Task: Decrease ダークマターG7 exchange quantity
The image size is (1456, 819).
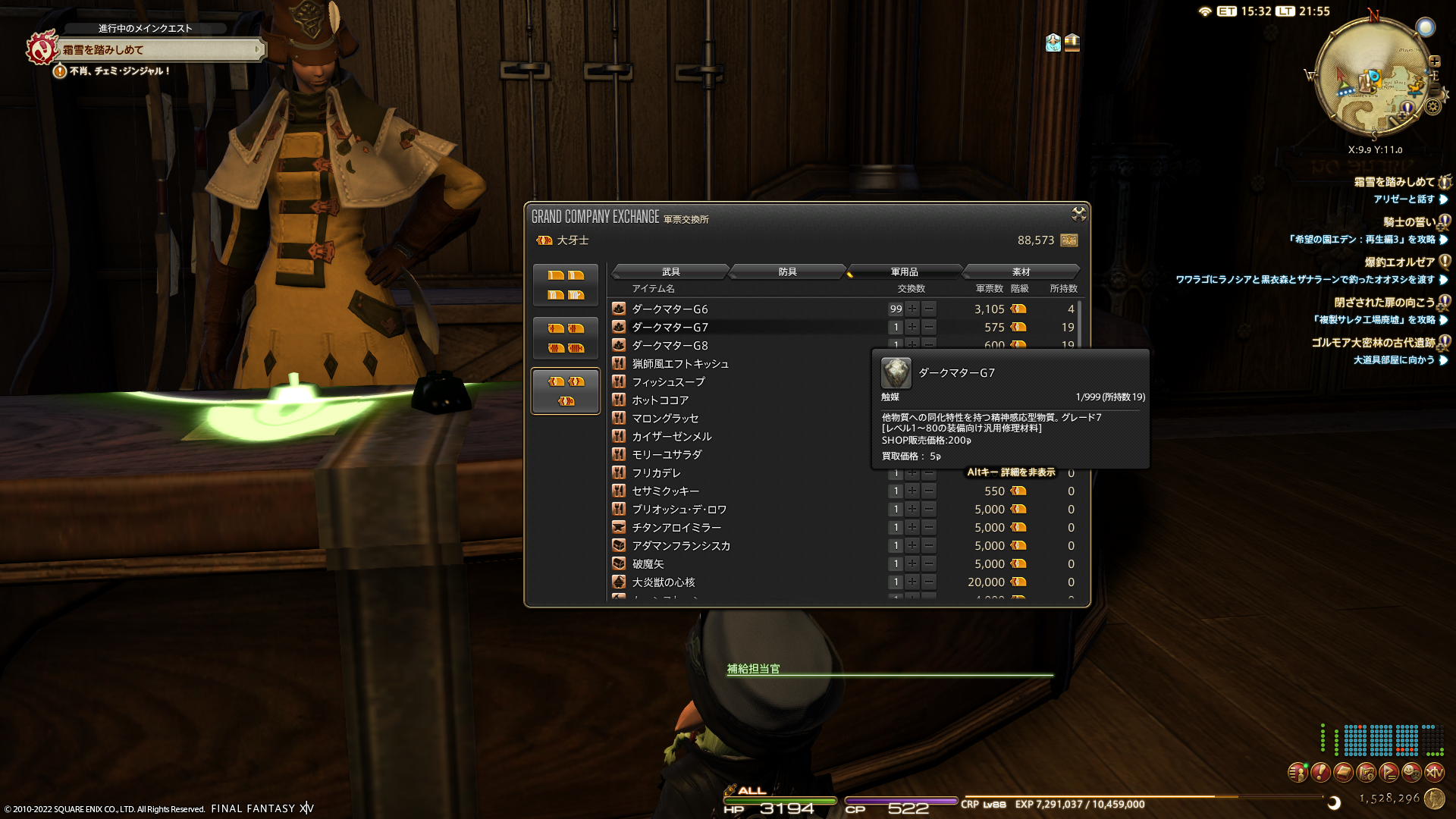Action: click(929, 328)
